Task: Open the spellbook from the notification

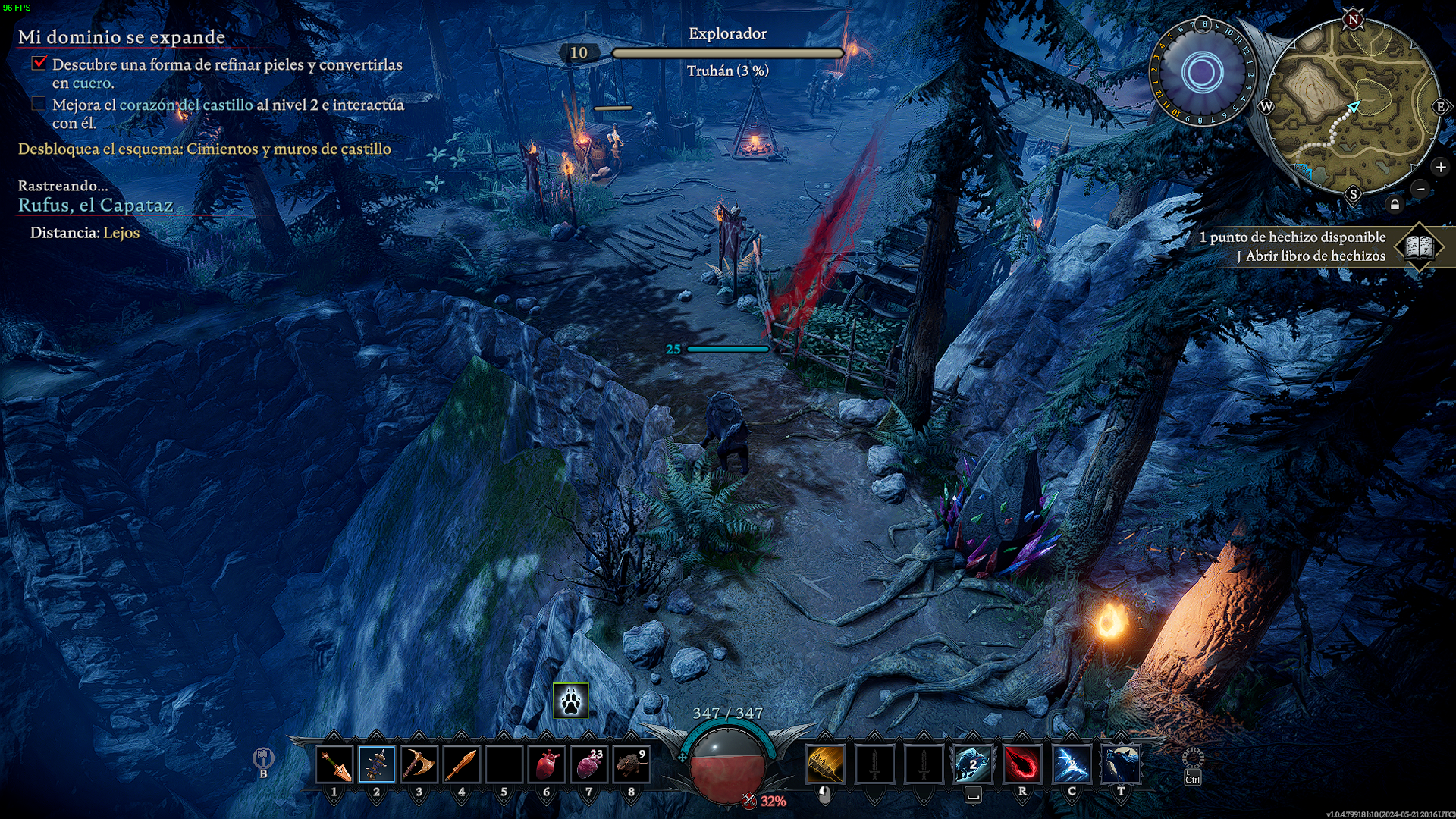Action: (1419, 246)
